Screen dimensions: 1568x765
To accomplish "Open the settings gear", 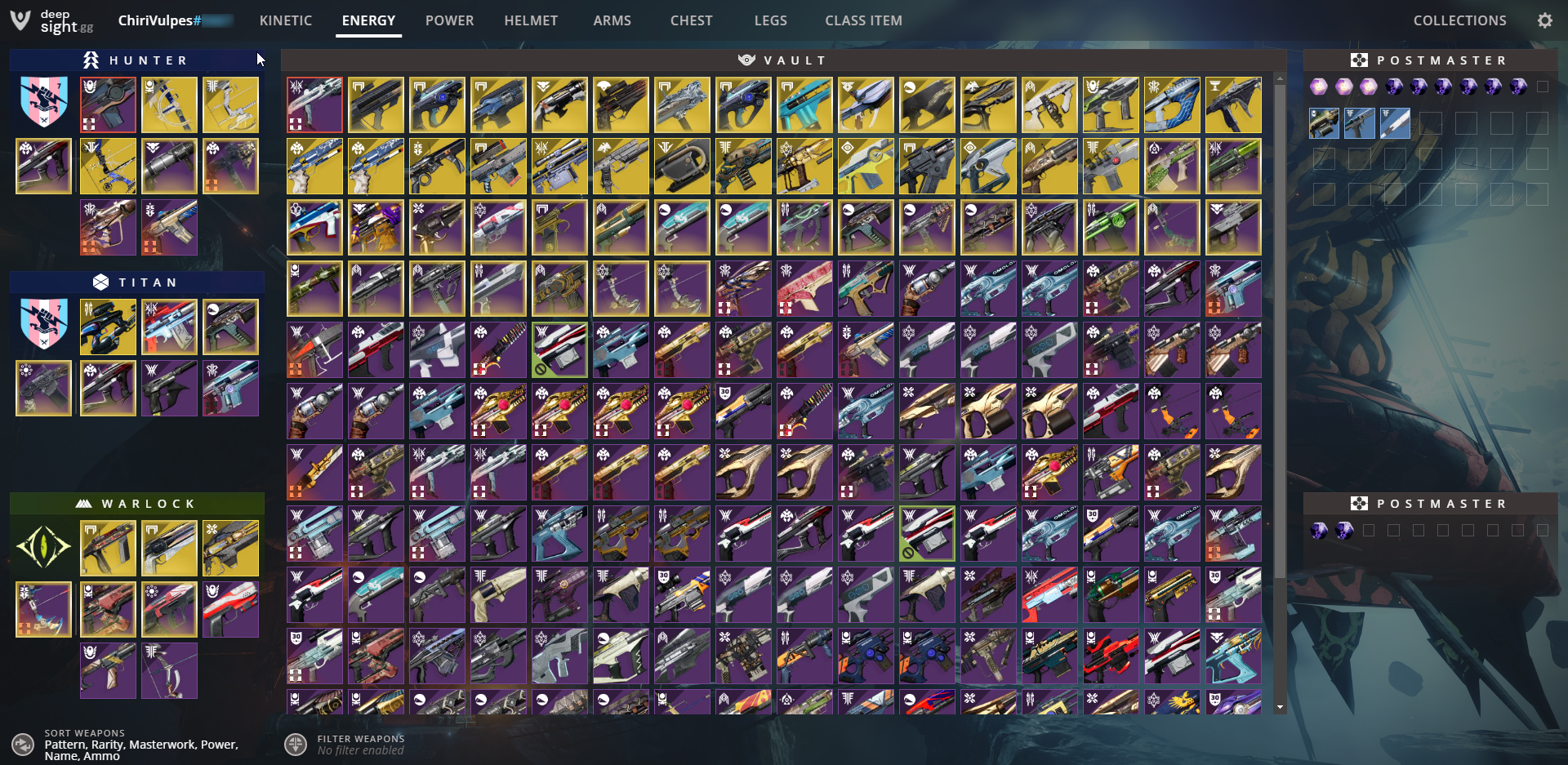I will pyautogui.click(x=1545, y=20).
